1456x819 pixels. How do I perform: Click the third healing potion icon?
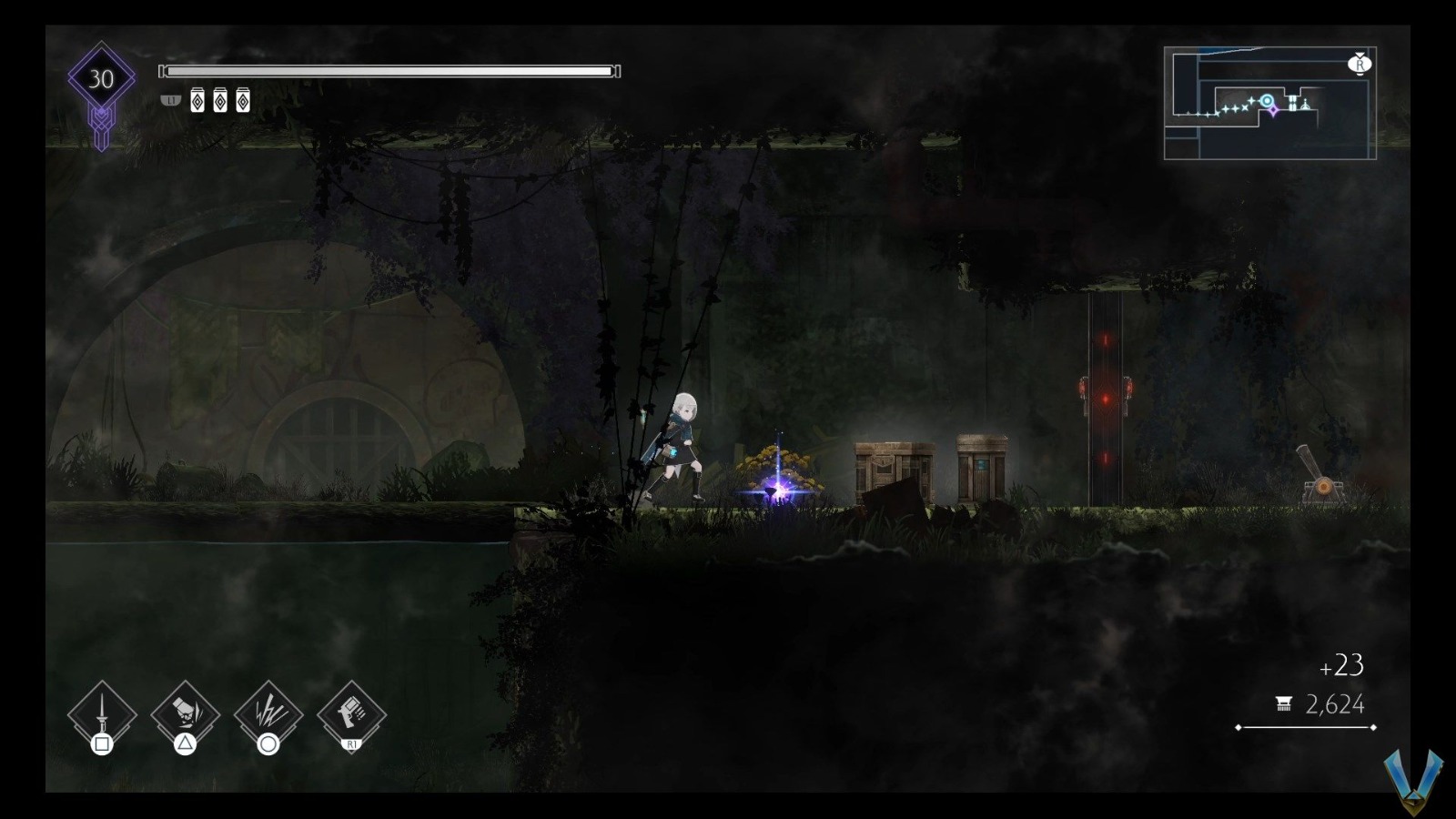[x=242, y=100]
